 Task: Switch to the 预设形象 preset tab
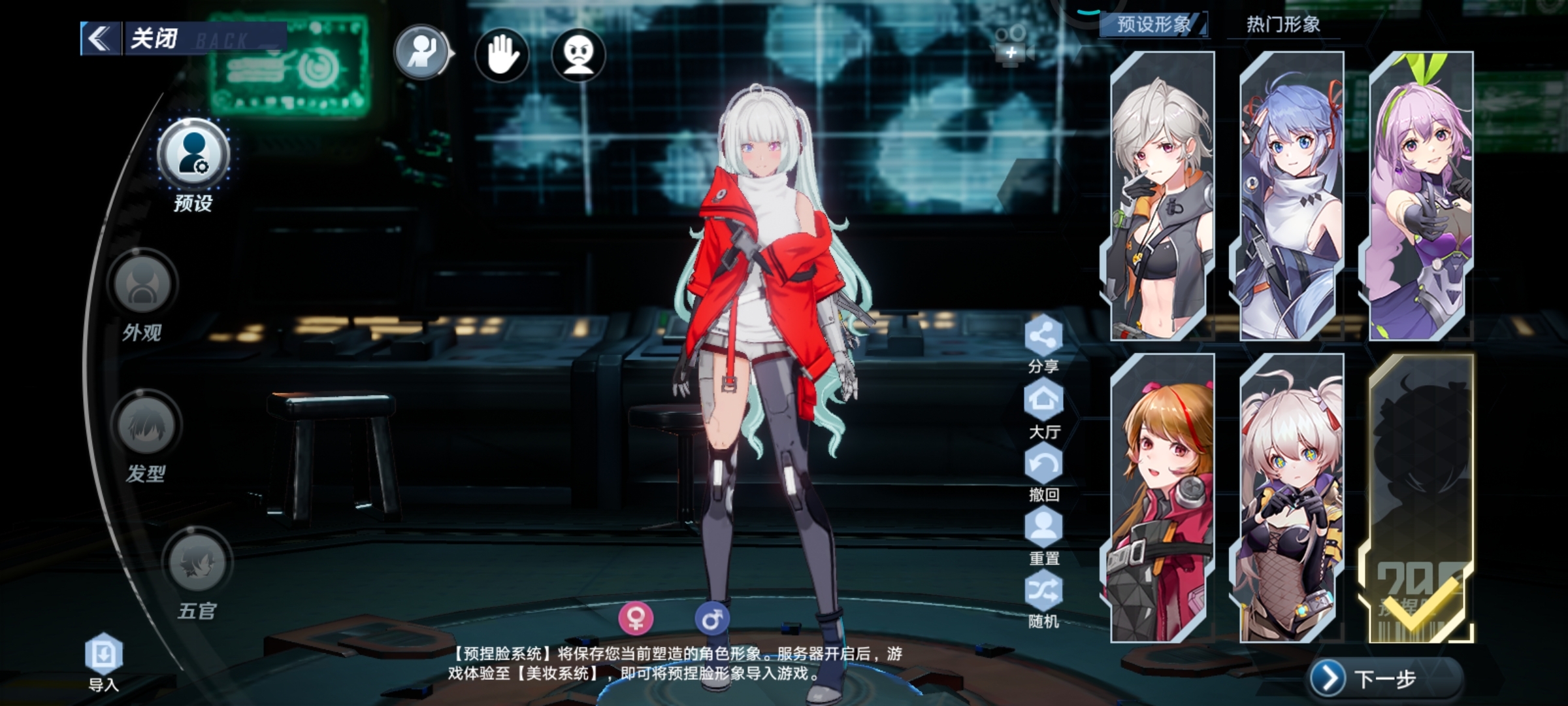pos(1154,25)
